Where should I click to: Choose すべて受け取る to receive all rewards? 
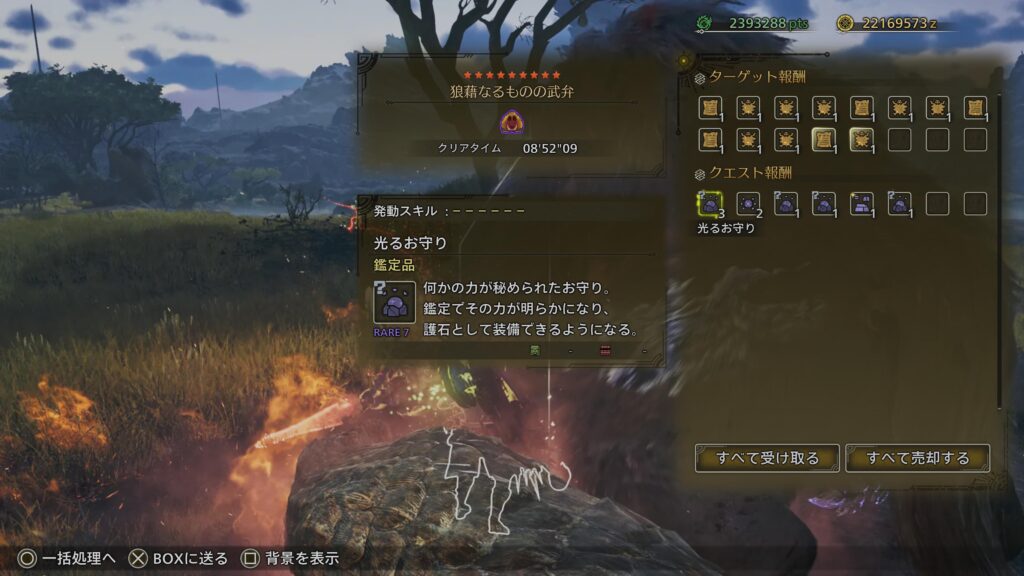pos(767,458)
